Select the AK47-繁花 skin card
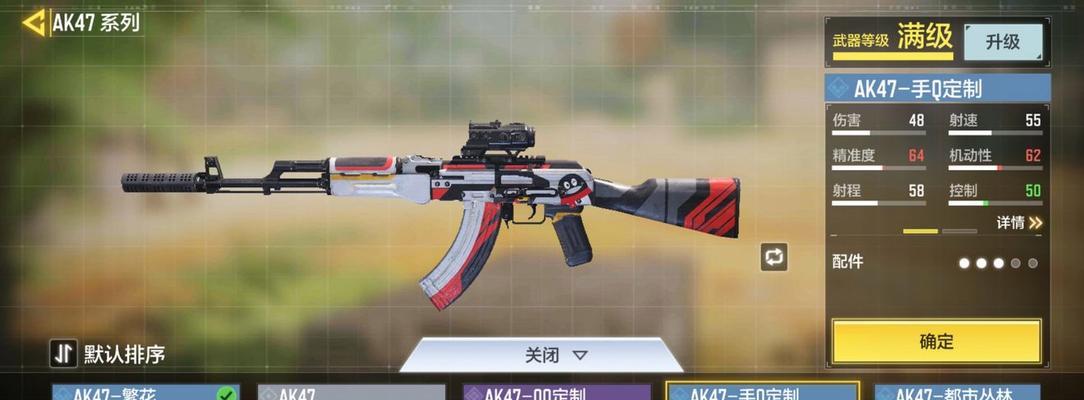The height and width of the screenshot is (400, 1084). tap(146, 392)
